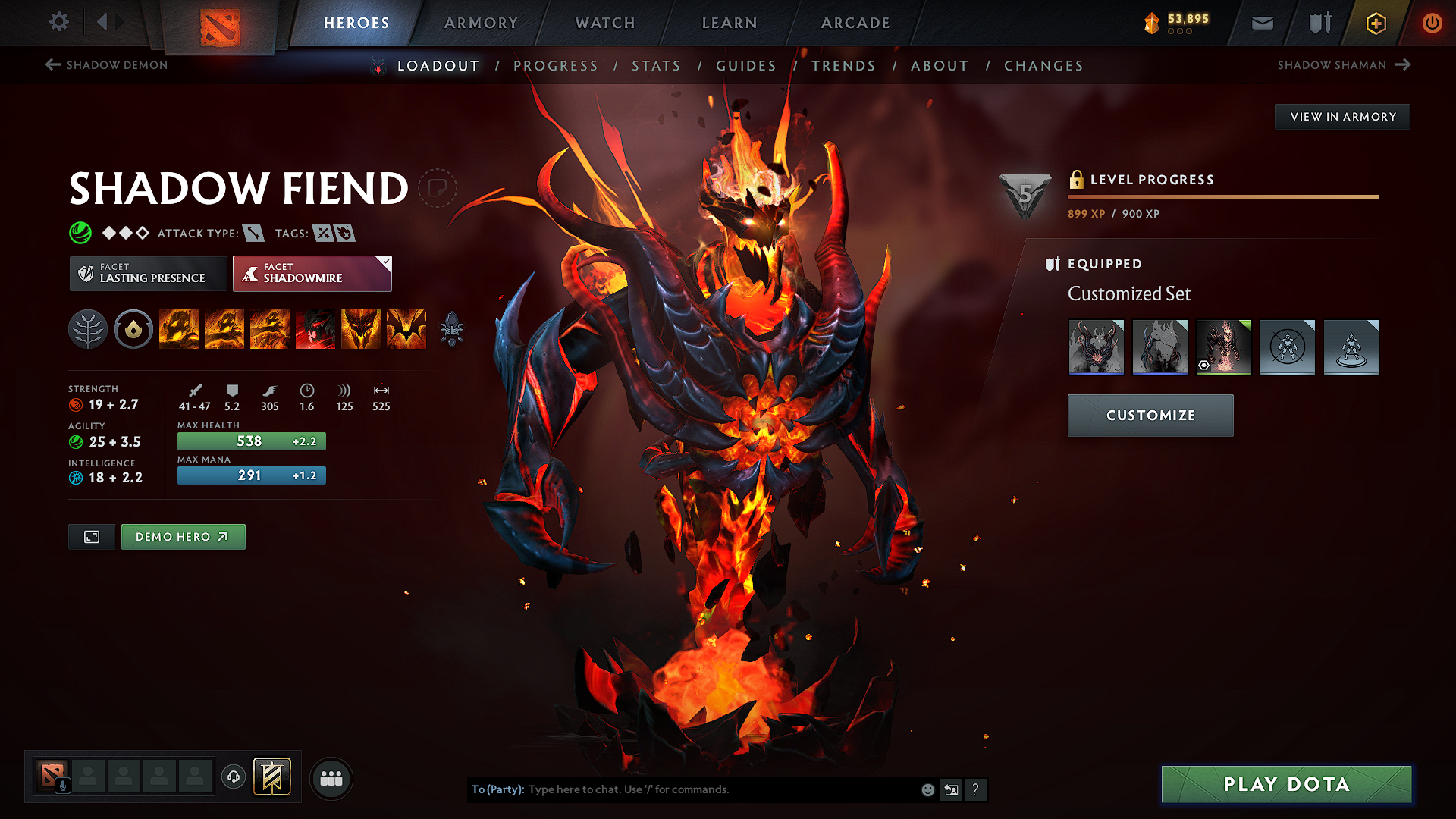Toggle your microphone on the party avatar
The width and height of the screenshot is (1456, 819).
point(64,785)
